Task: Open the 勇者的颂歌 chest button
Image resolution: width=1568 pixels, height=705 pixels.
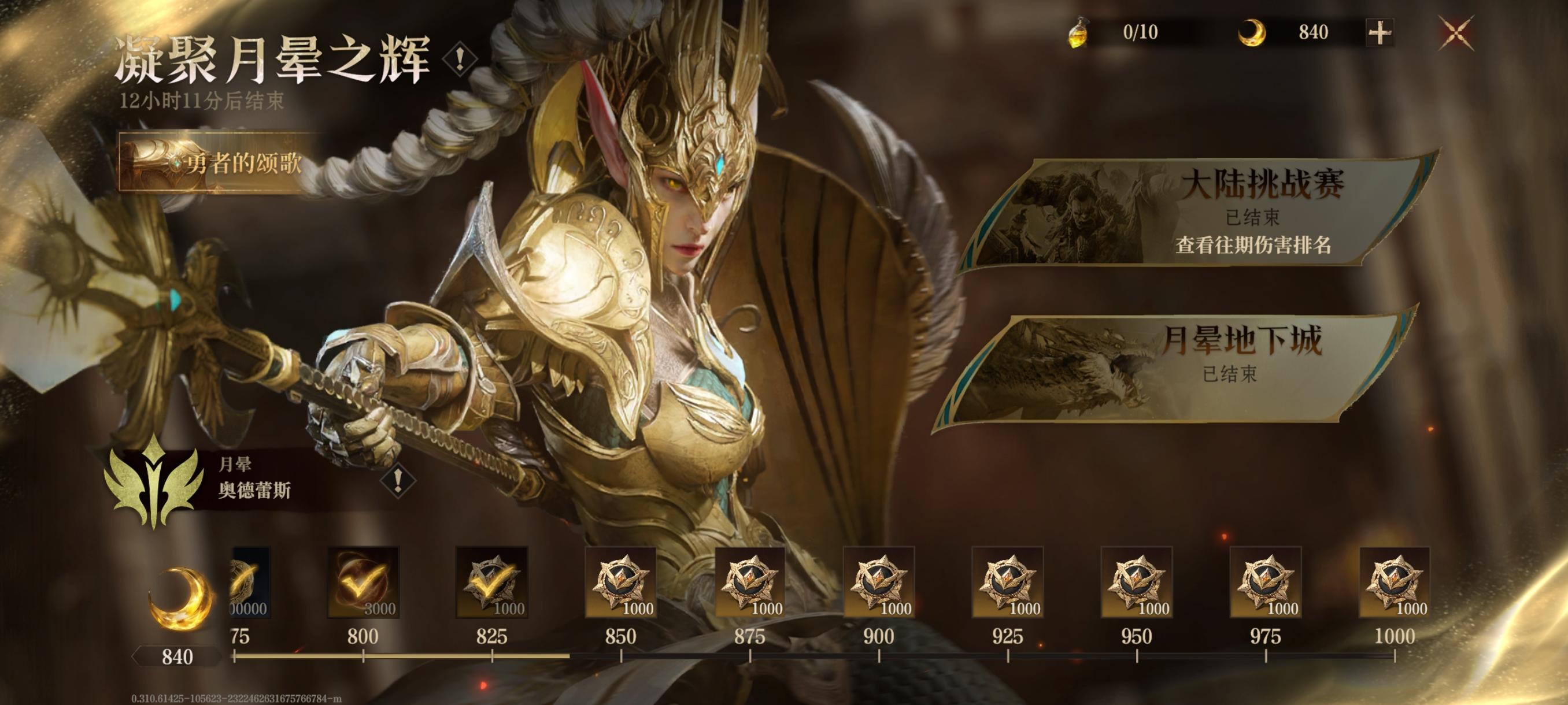Action: tap(216, 162)
